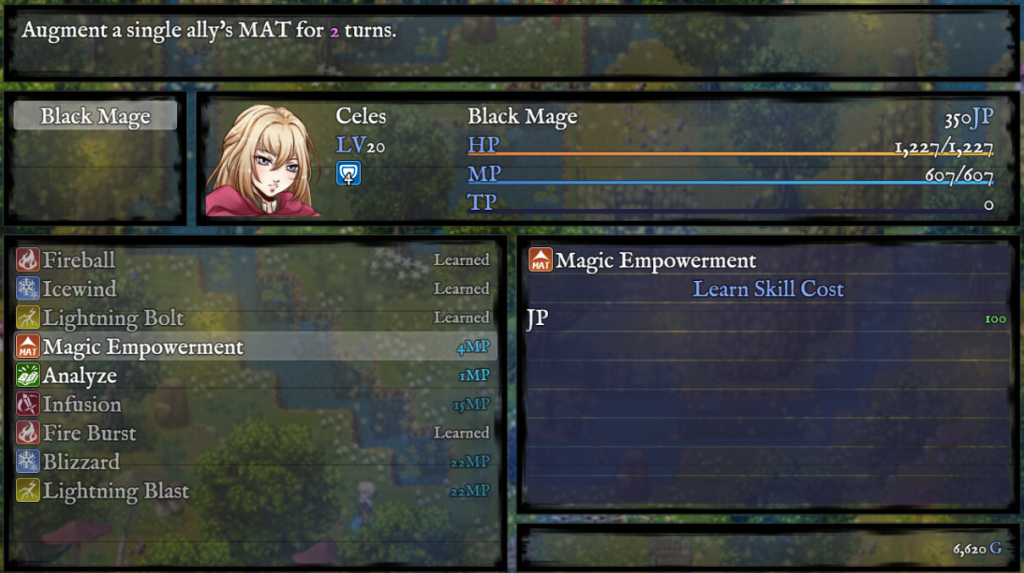The width and height of the screenshot is (1024, 573).
Task: Click Celes's character portrait
Action: tap(263, 160)
